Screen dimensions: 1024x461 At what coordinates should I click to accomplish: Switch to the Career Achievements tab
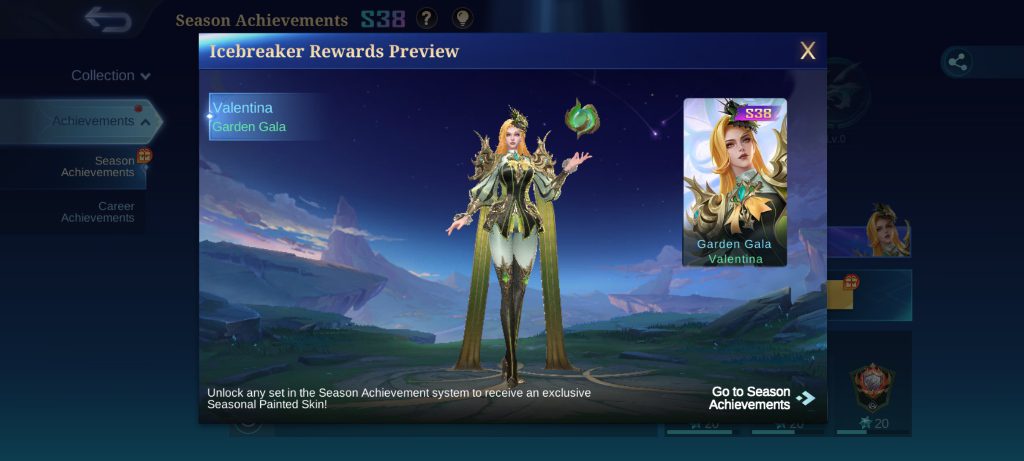click(98, 212)
